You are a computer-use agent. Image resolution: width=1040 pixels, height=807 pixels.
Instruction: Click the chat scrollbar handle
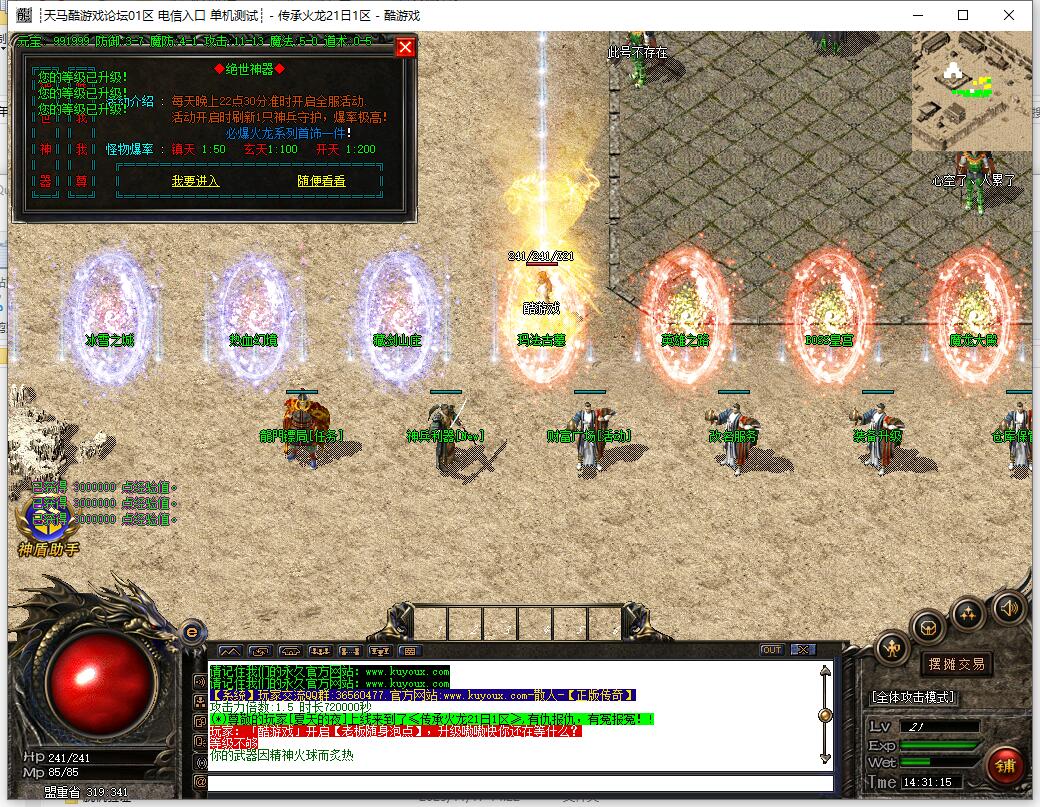point(825,715)
